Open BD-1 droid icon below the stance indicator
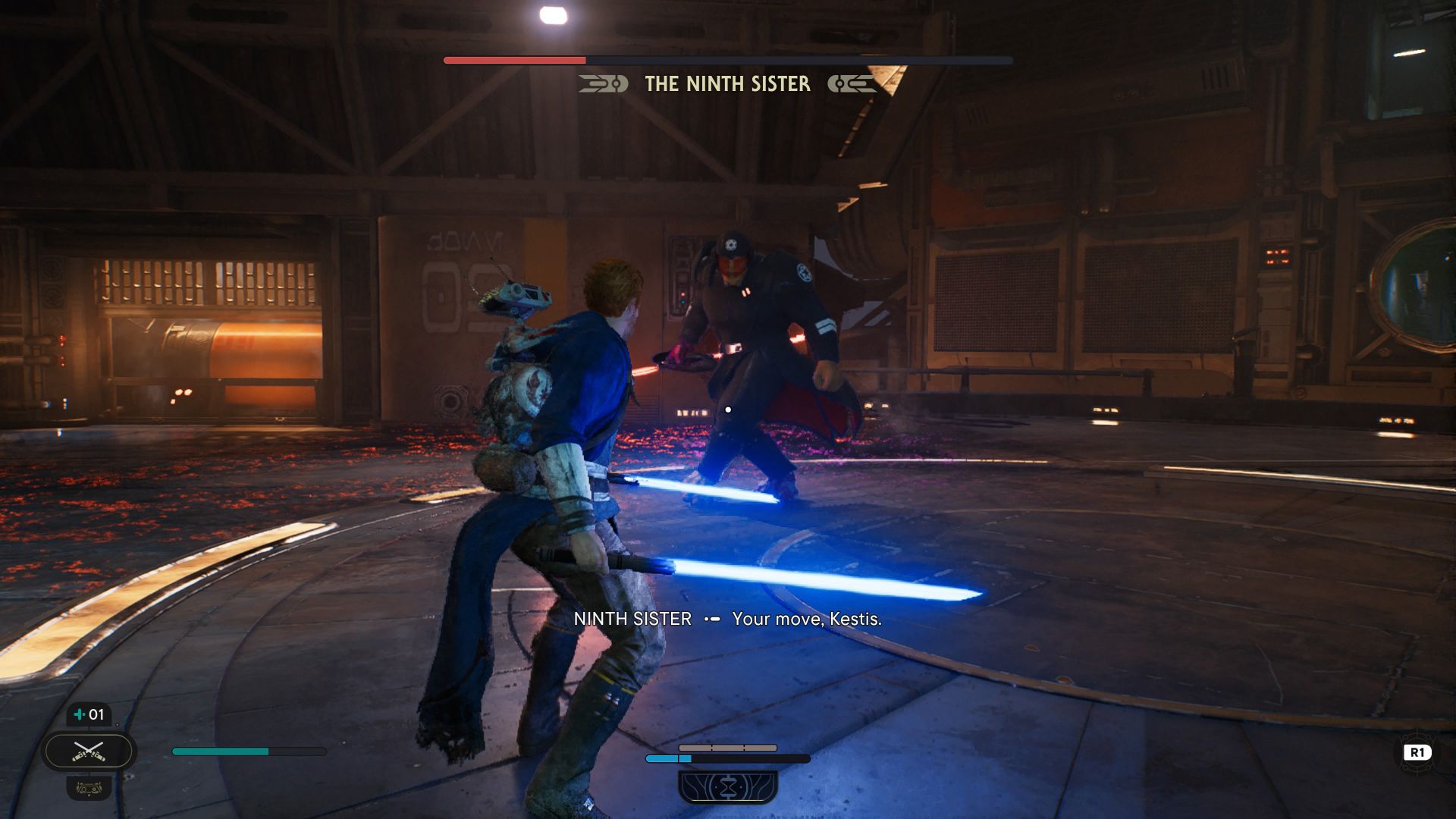Image resolution: width=1456 pixels, height=819 pixels. 90,789
